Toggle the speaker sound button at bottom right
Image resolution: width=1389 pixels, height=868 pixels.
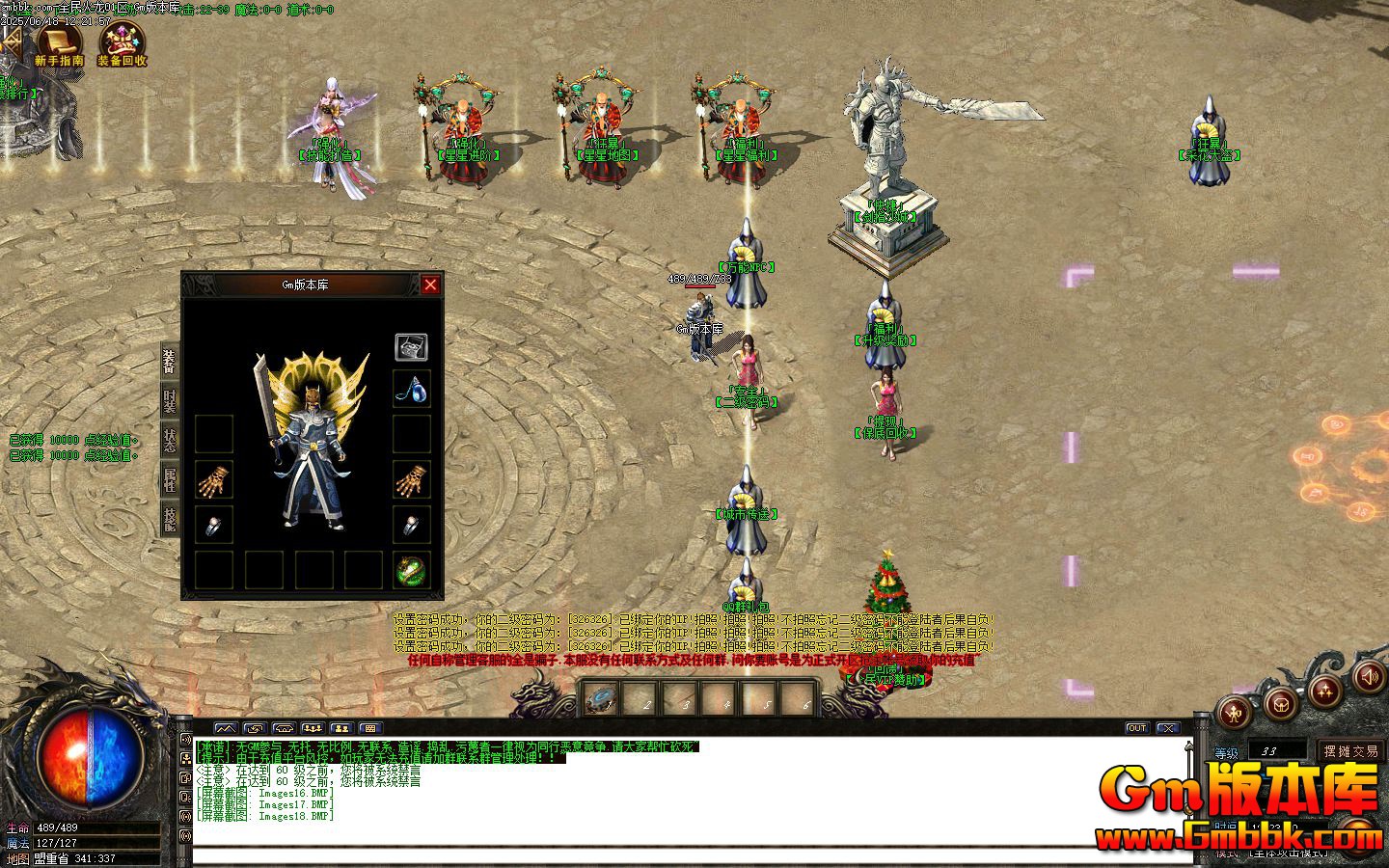pos(1371,678)
